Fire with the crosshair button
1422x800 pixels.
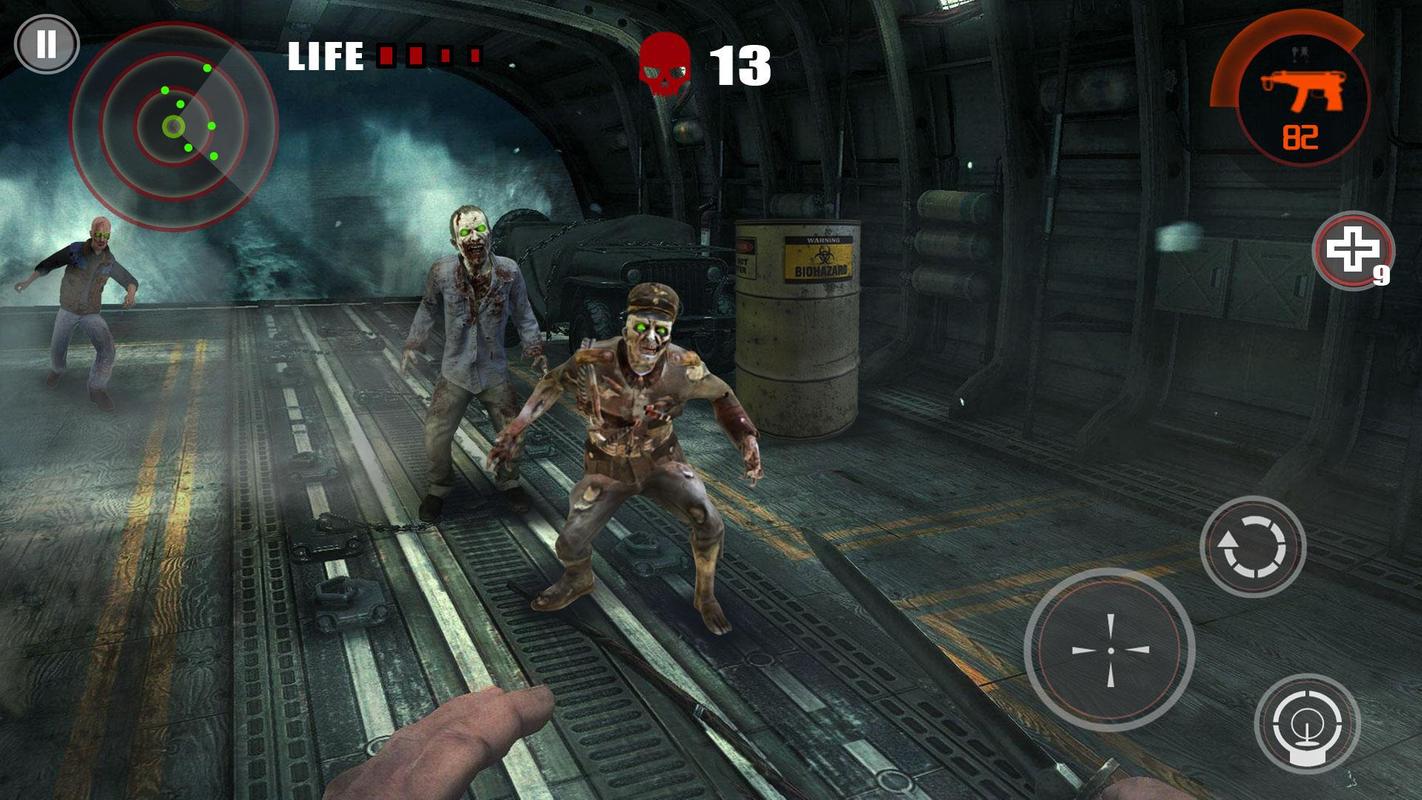point(1109,649)
